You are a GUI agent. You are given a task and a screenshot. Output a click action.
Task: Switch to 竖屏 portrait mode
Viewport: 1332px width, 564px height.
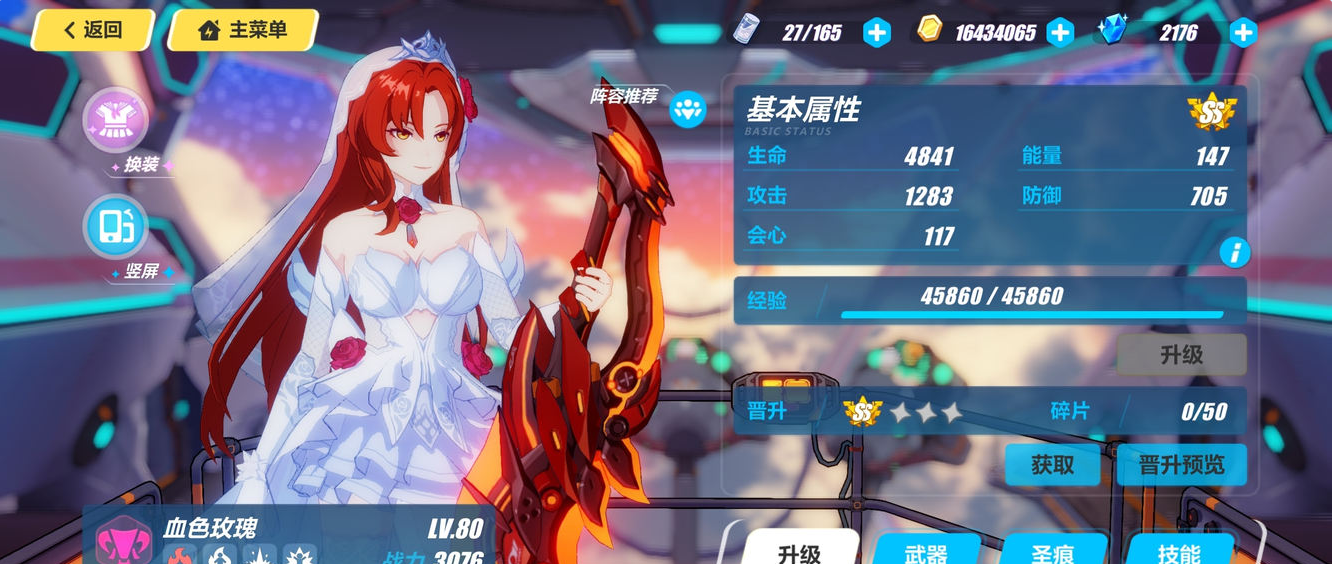click(x=116, y=228)
